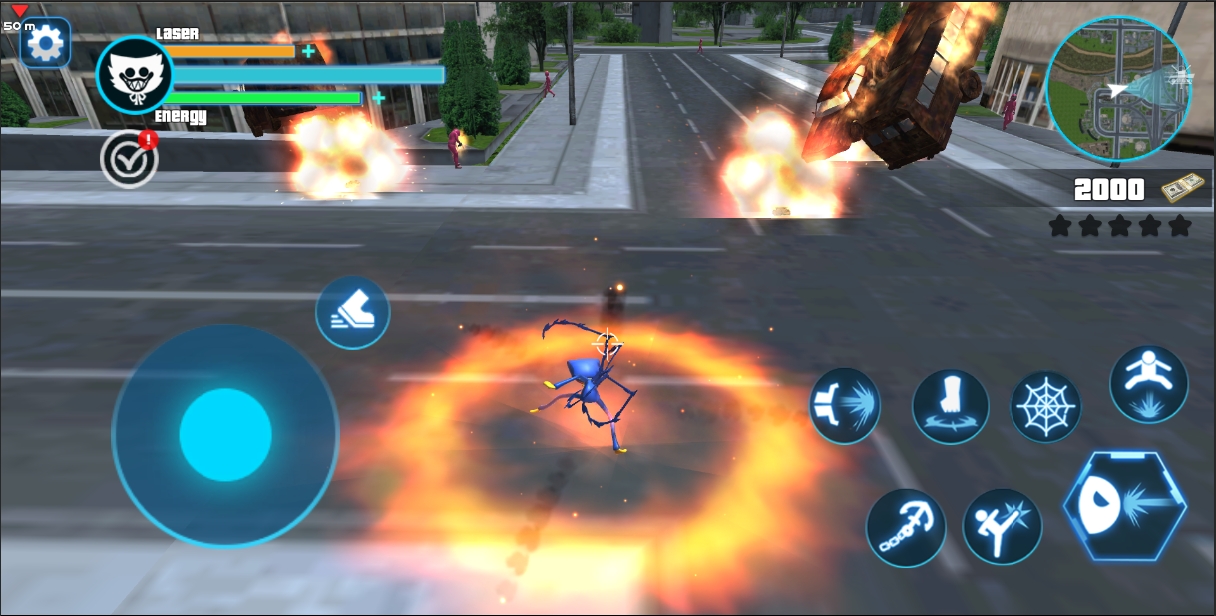This screenshot has height=616, width=1216.
Task: Activate the sprint shoe button
Action: click(x=352, y=313)
